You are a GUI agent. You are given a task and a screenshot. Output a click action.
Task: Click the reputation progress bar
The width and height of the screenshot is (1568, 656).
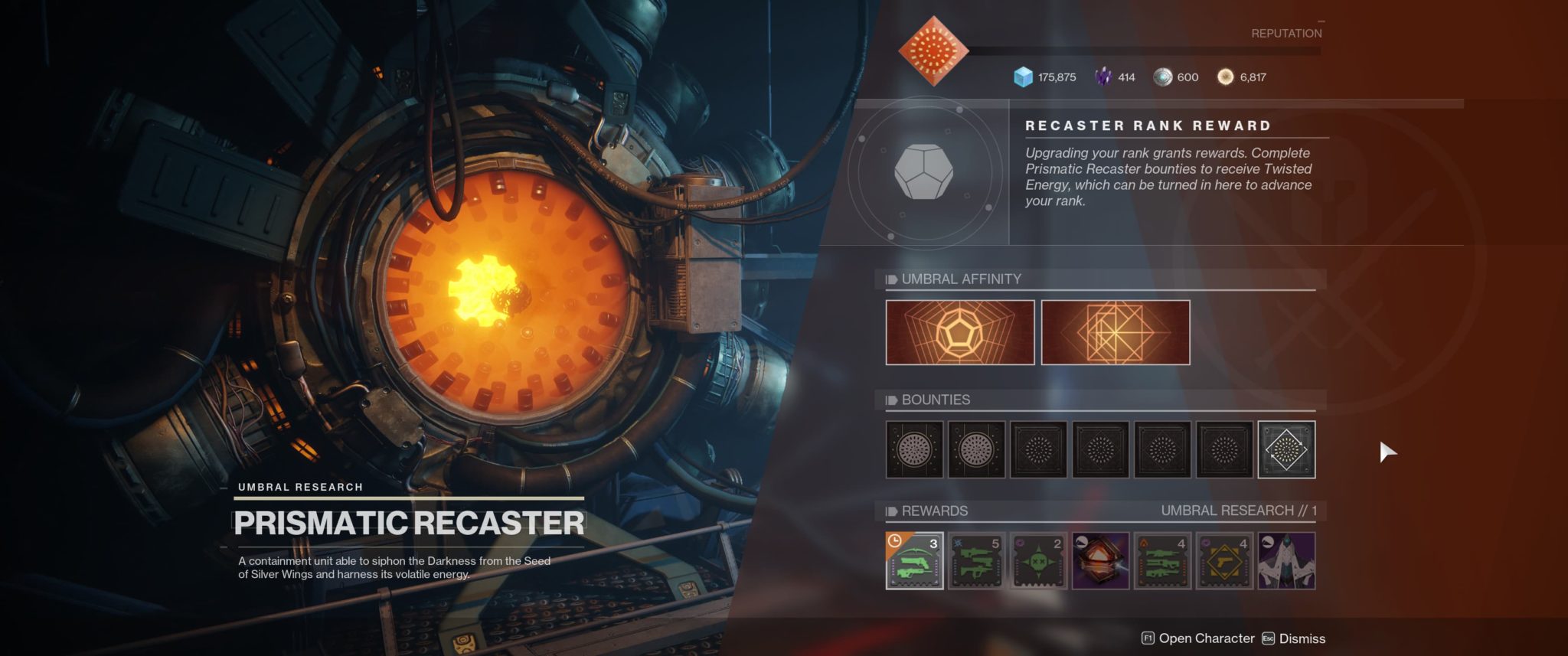1148,51
